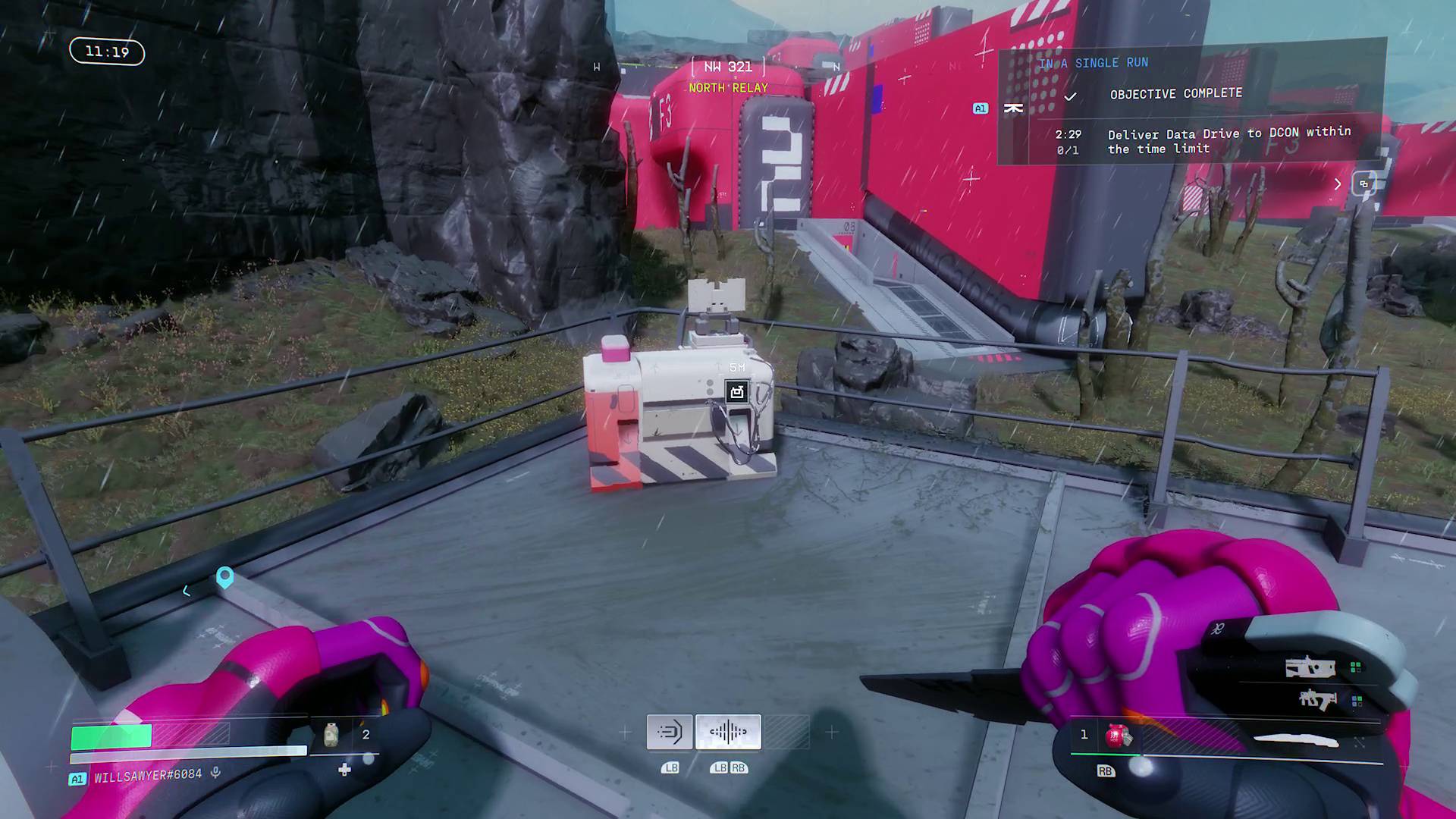The image size is (1456, 819).
Task: Toggle the microphone icon beside WILLSAWYER#6084
Action: tap(216, 773)
